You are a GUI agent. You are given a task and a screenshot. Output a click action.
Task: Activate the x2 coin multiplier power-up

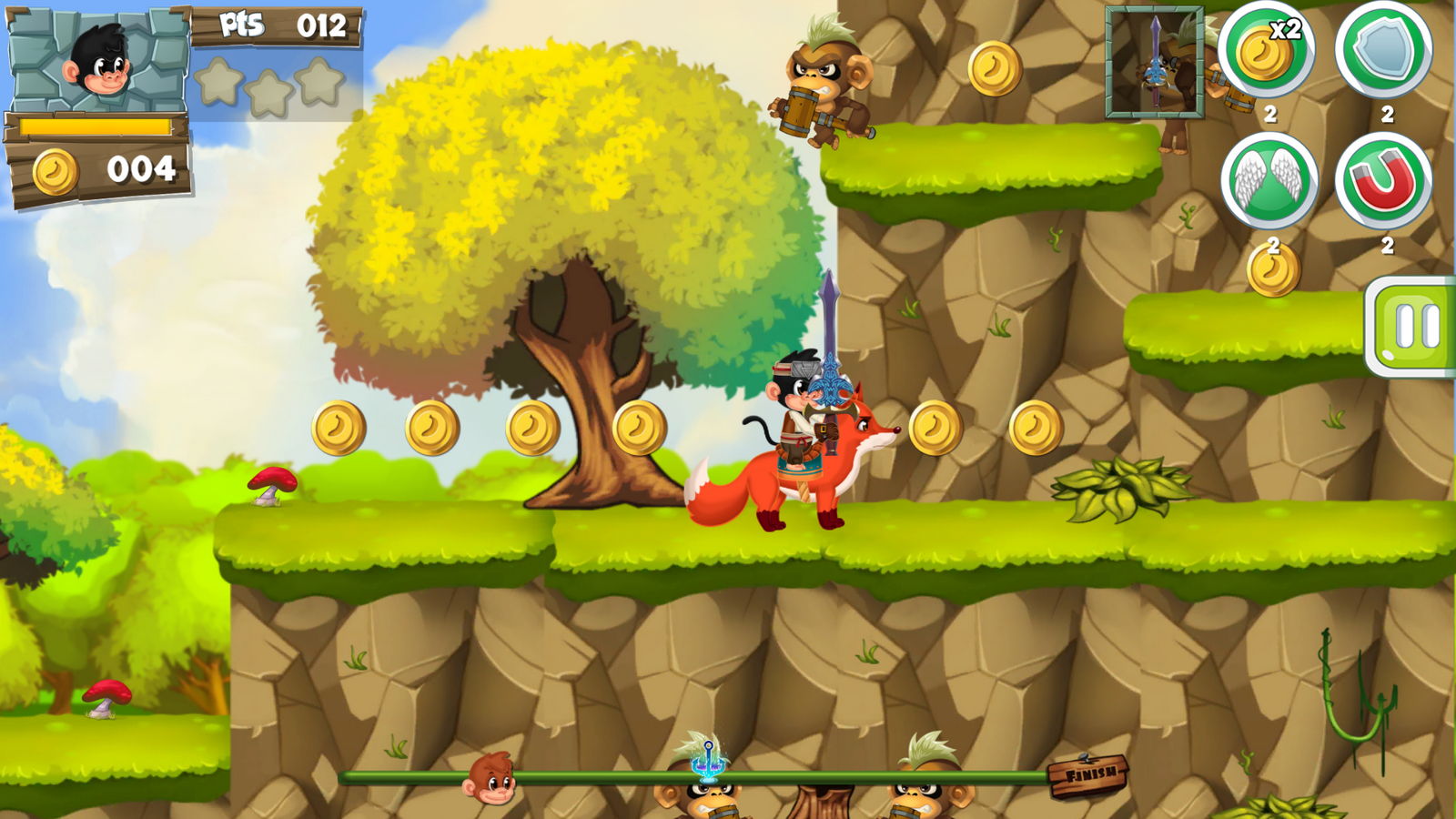click(1267, 51)
